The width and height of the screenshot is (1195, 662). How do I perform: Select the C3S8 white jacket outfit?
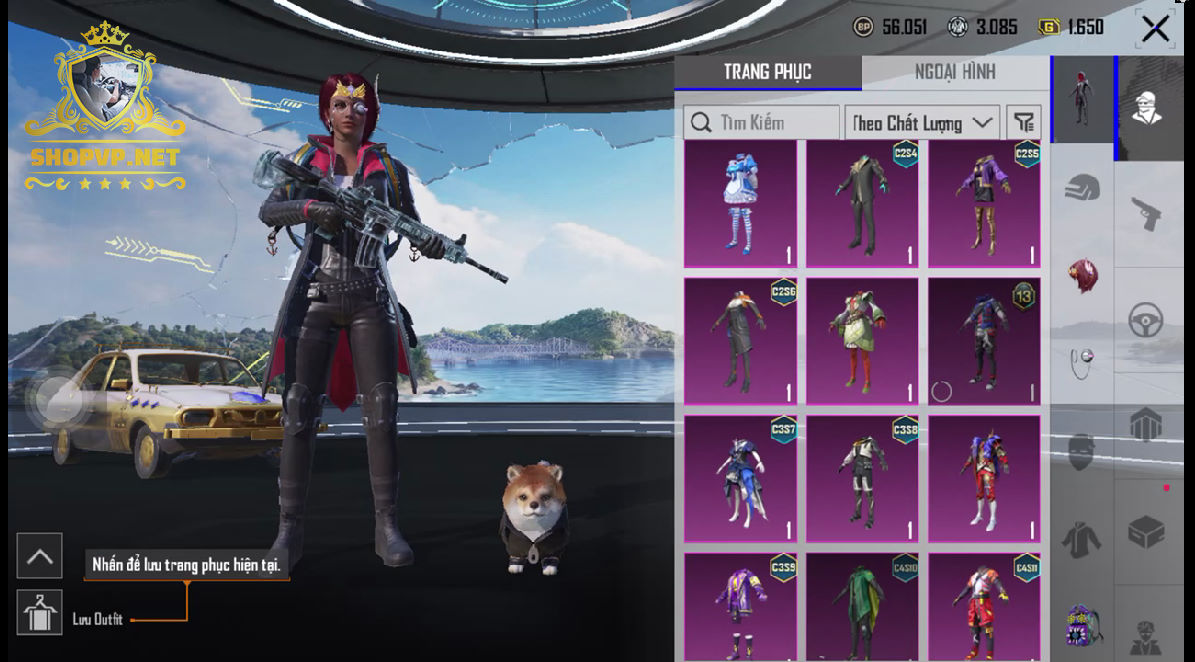(x=862, y=479)
